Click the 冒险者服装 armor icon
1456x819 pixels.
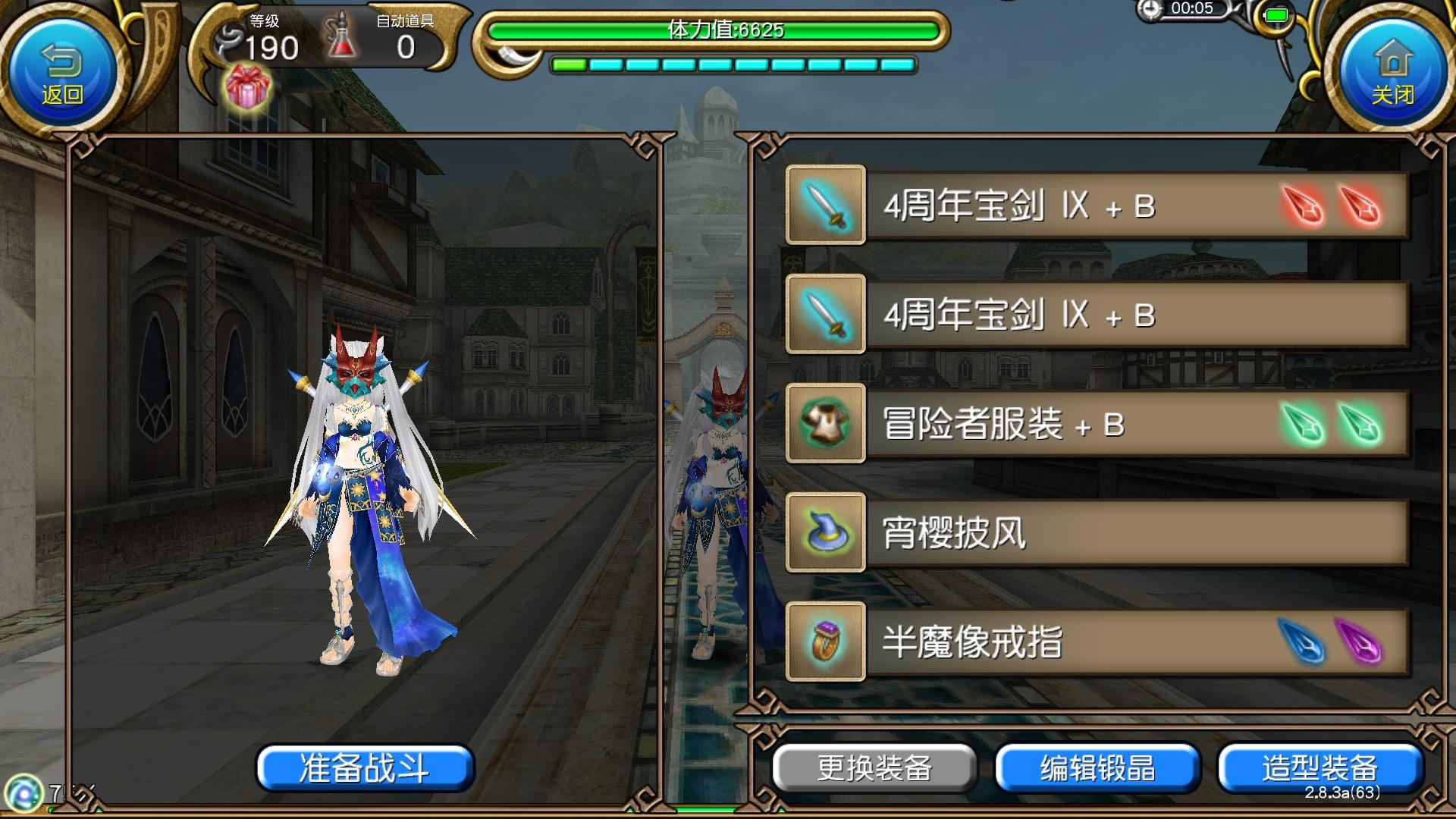click(825, 424)
